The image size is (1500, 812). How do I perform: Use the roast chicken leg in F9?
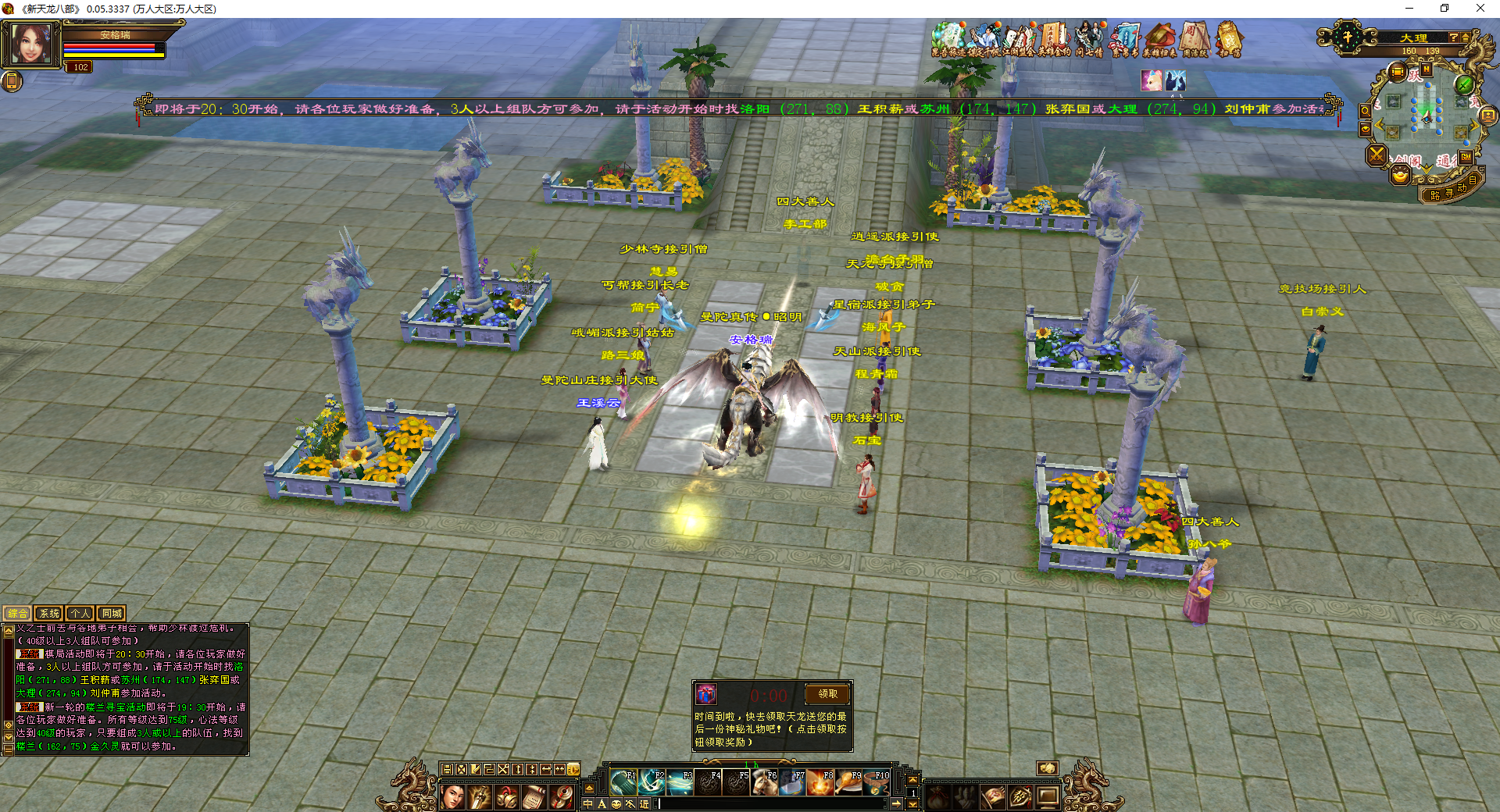[848, 782]
